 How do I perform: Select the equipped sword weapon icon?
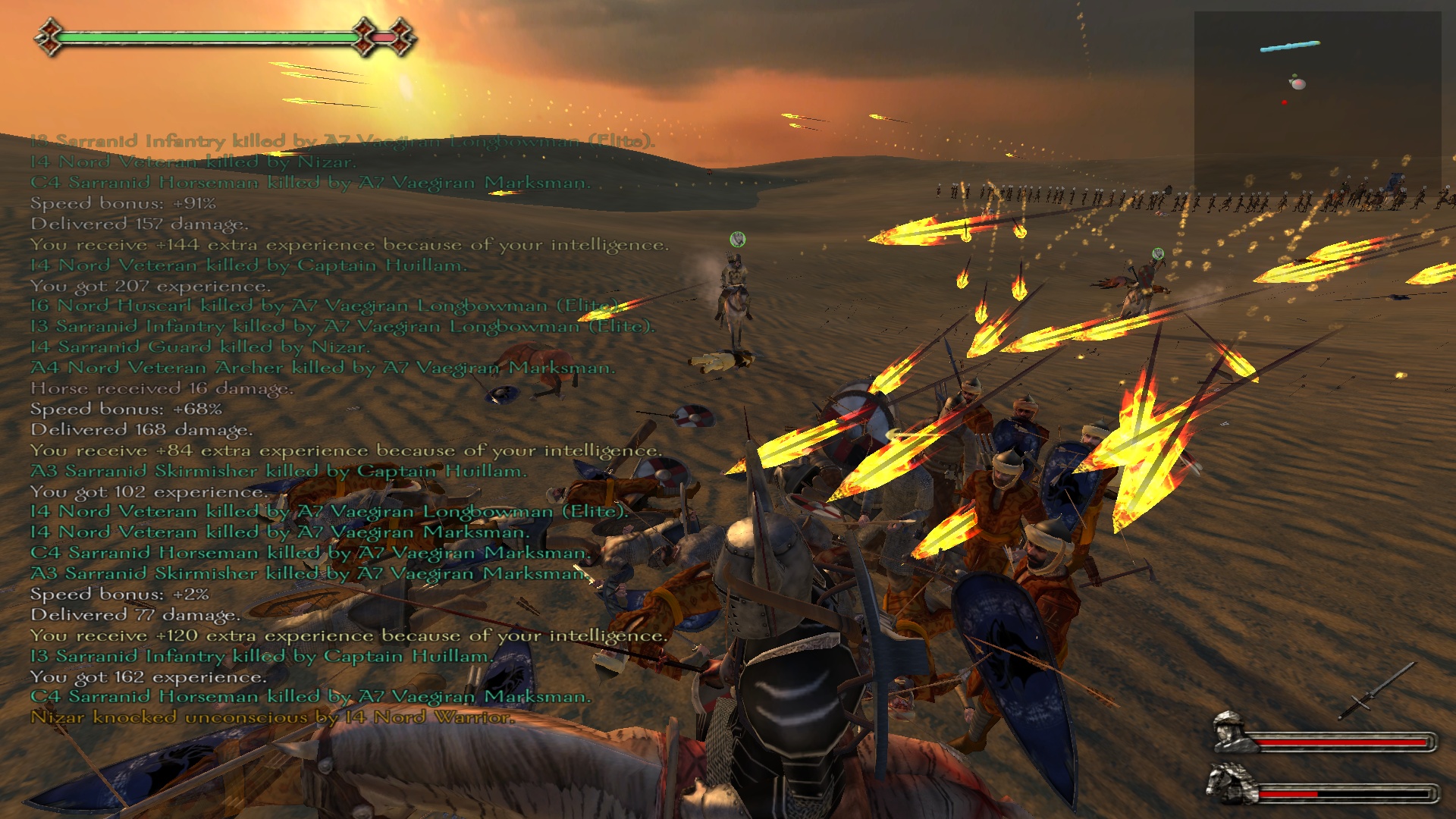point(1376,691)
